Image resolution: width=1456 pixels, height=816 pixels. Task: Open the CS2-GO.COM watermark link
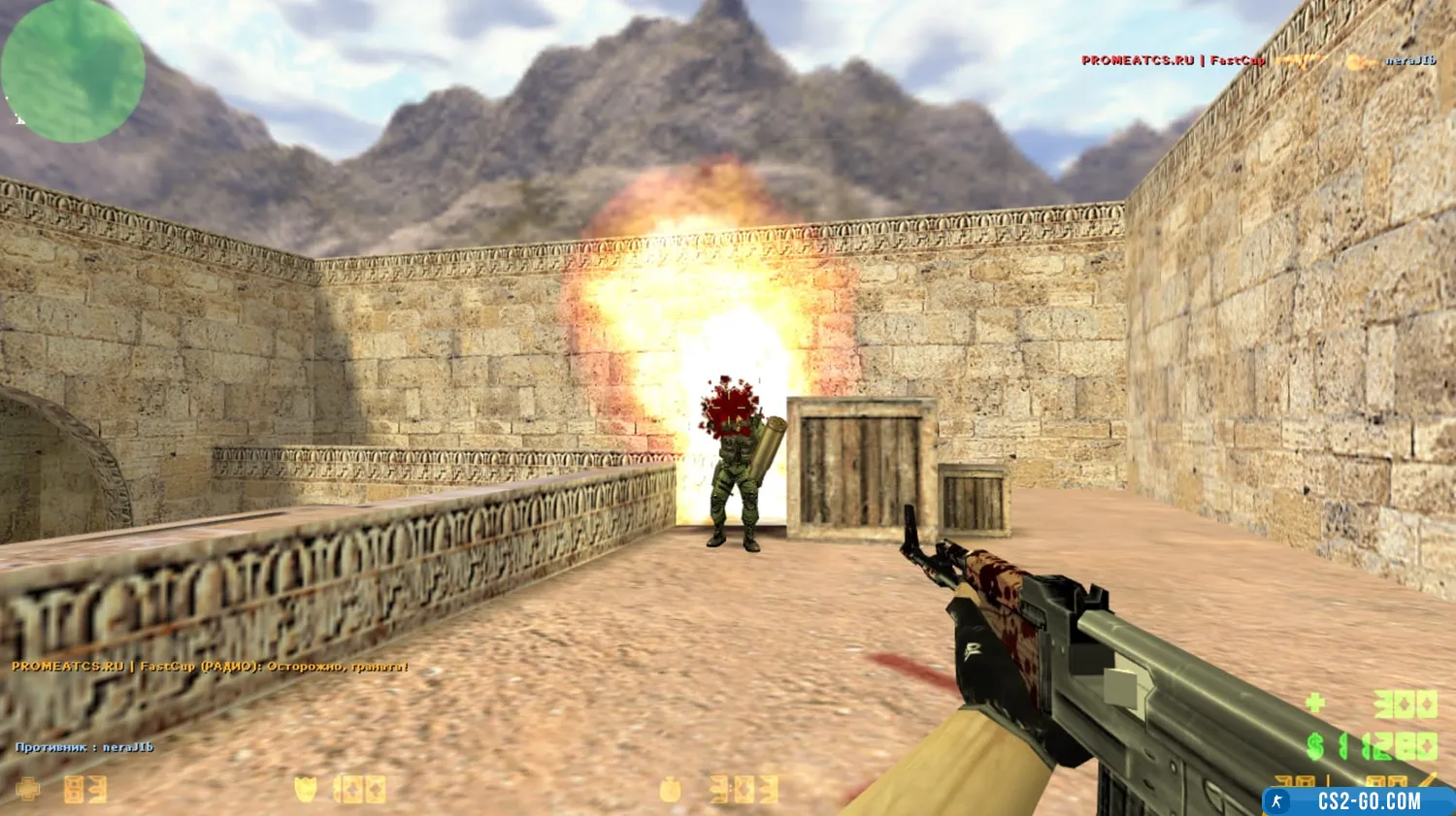point(1358,801)
